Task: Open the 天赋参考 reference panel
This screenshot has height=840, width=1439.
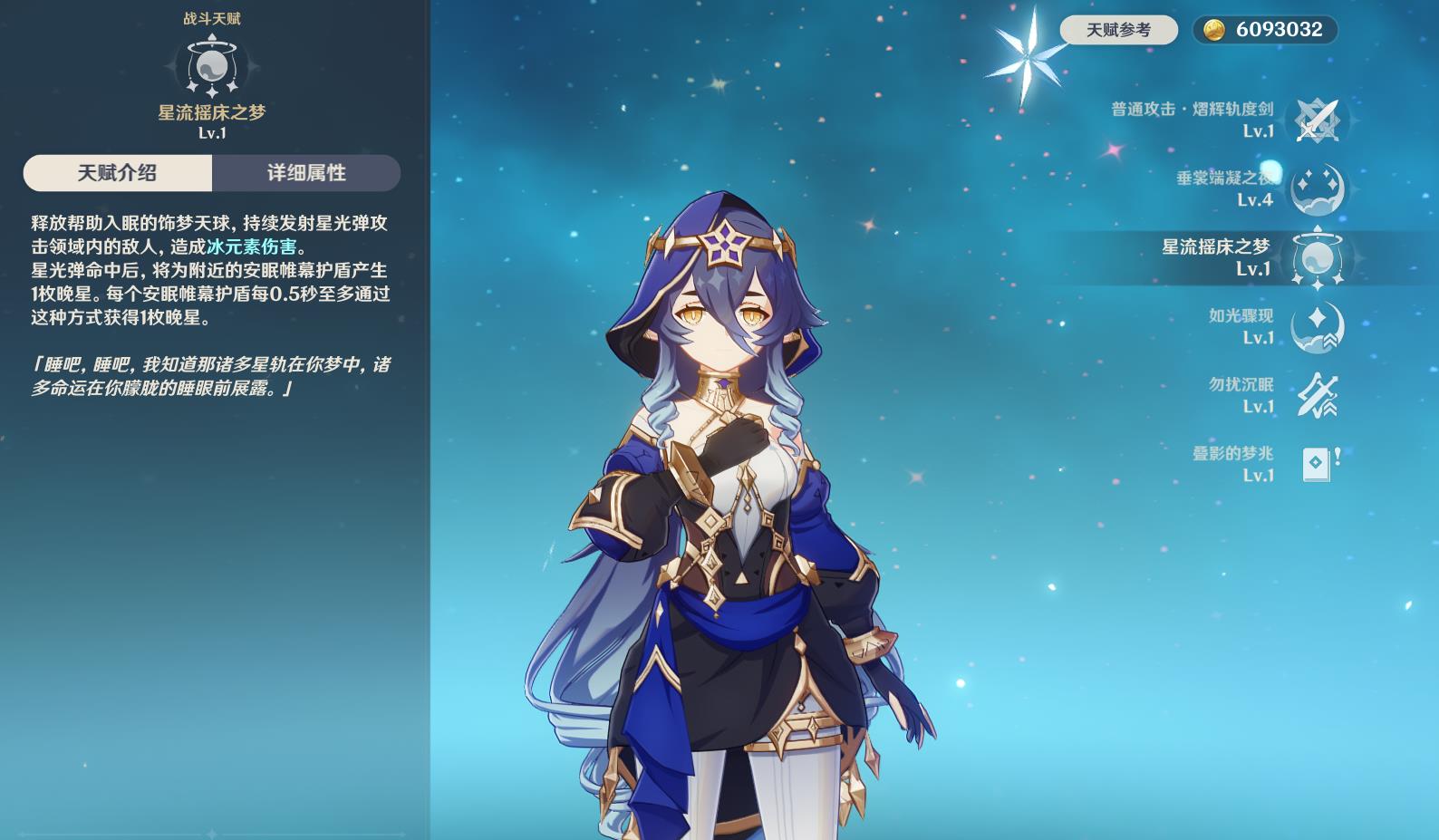Action: click(x=1117, y=28)
